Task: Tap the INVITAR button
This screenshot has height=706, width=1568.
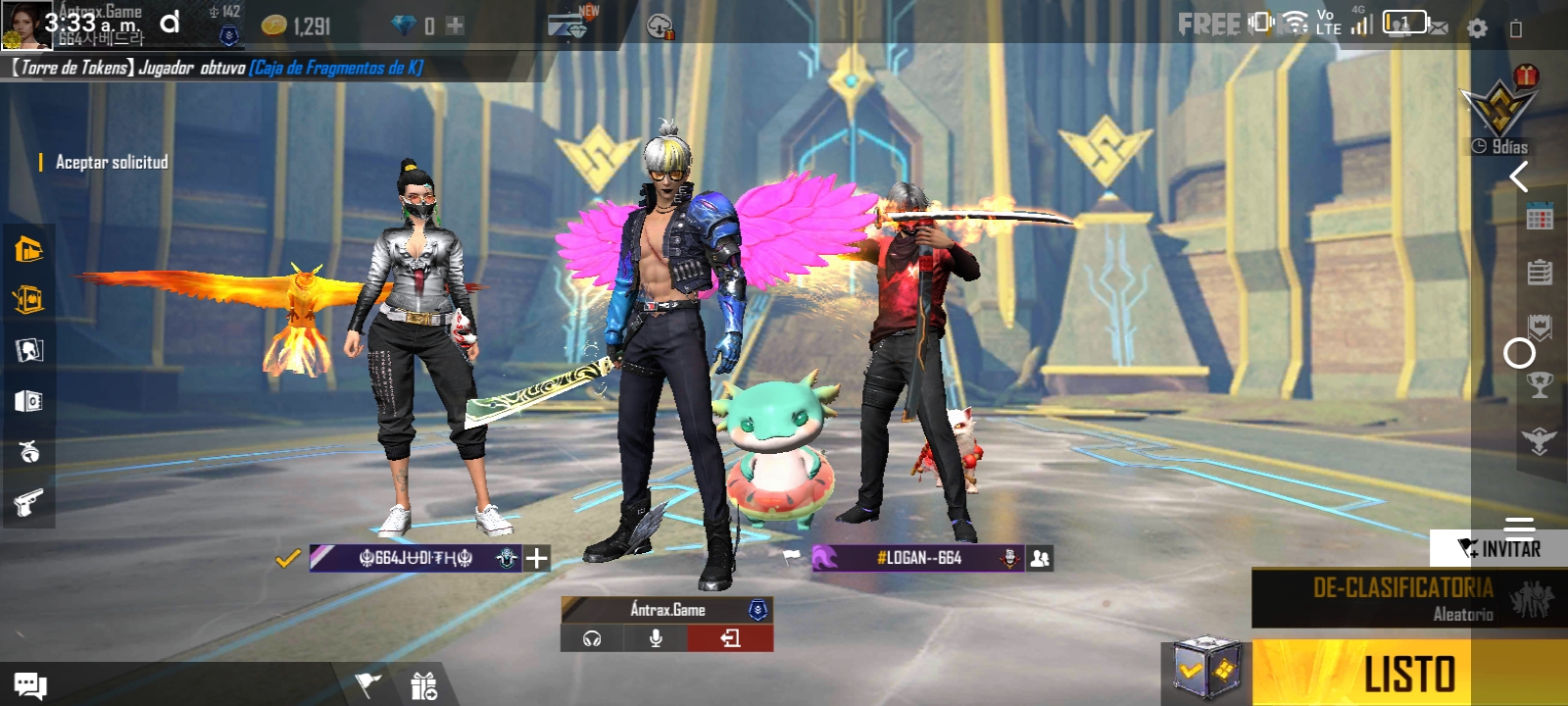Action: [1499, 548]
